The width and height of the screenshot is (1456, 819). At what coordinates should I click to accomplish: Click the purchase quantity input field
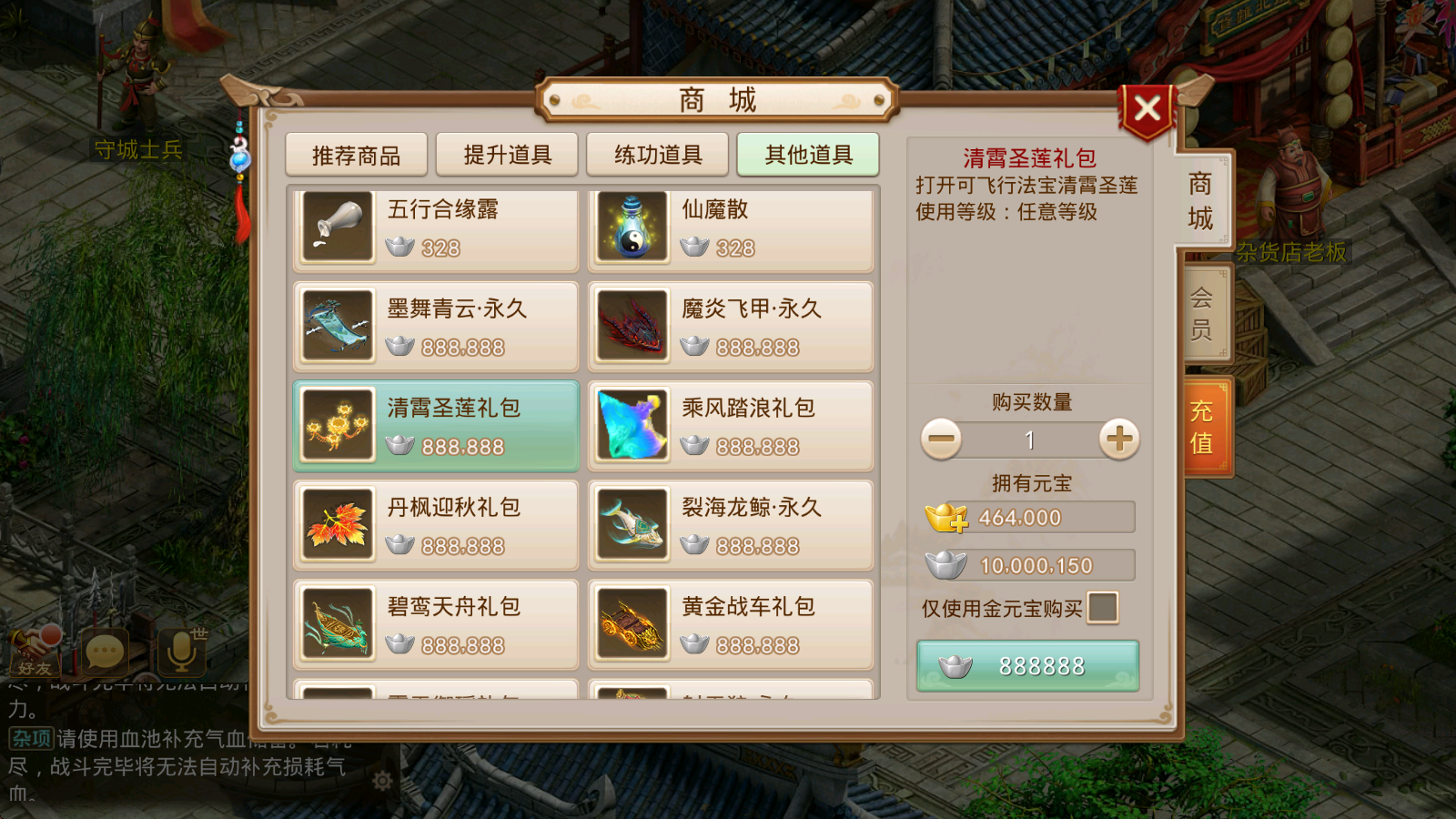[x=1029, y=440]
